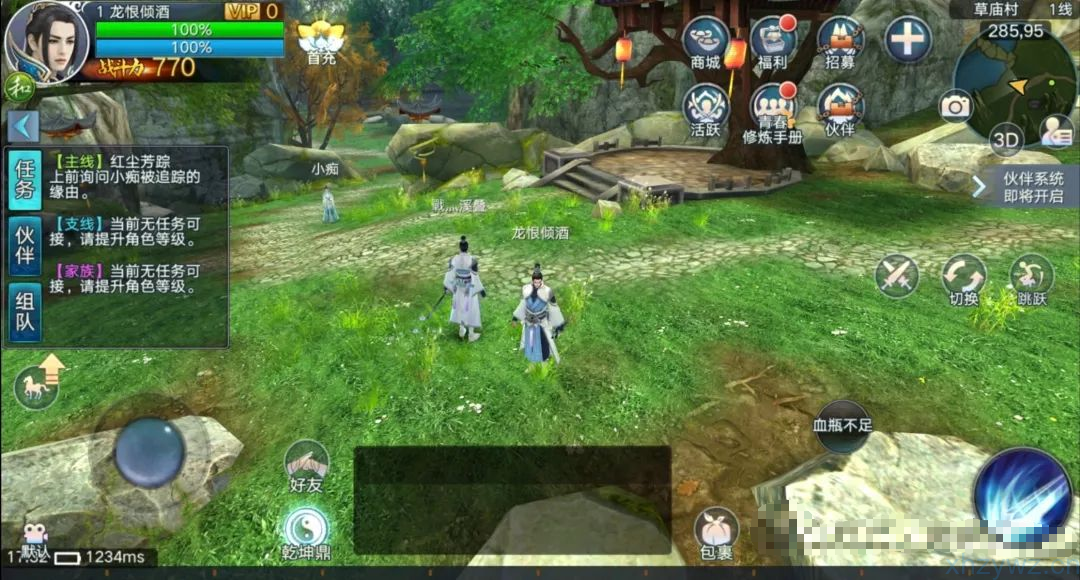Open the 福利 welfare rewards icon
Viewport: 1080px width, 580px height.
tap(772, 42)
